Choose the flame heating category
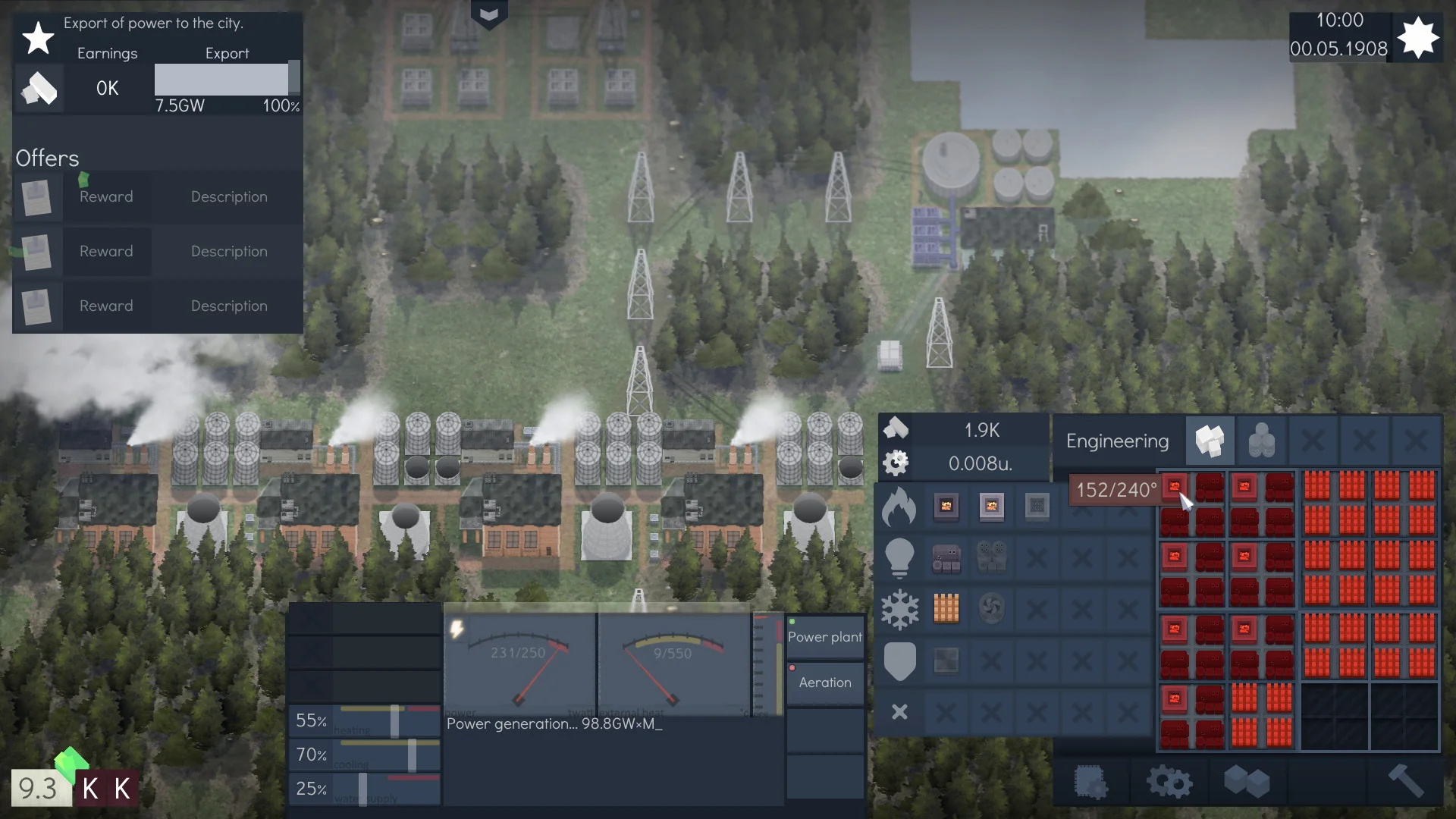Screen dimensions: 1456x819 (899, 507)
